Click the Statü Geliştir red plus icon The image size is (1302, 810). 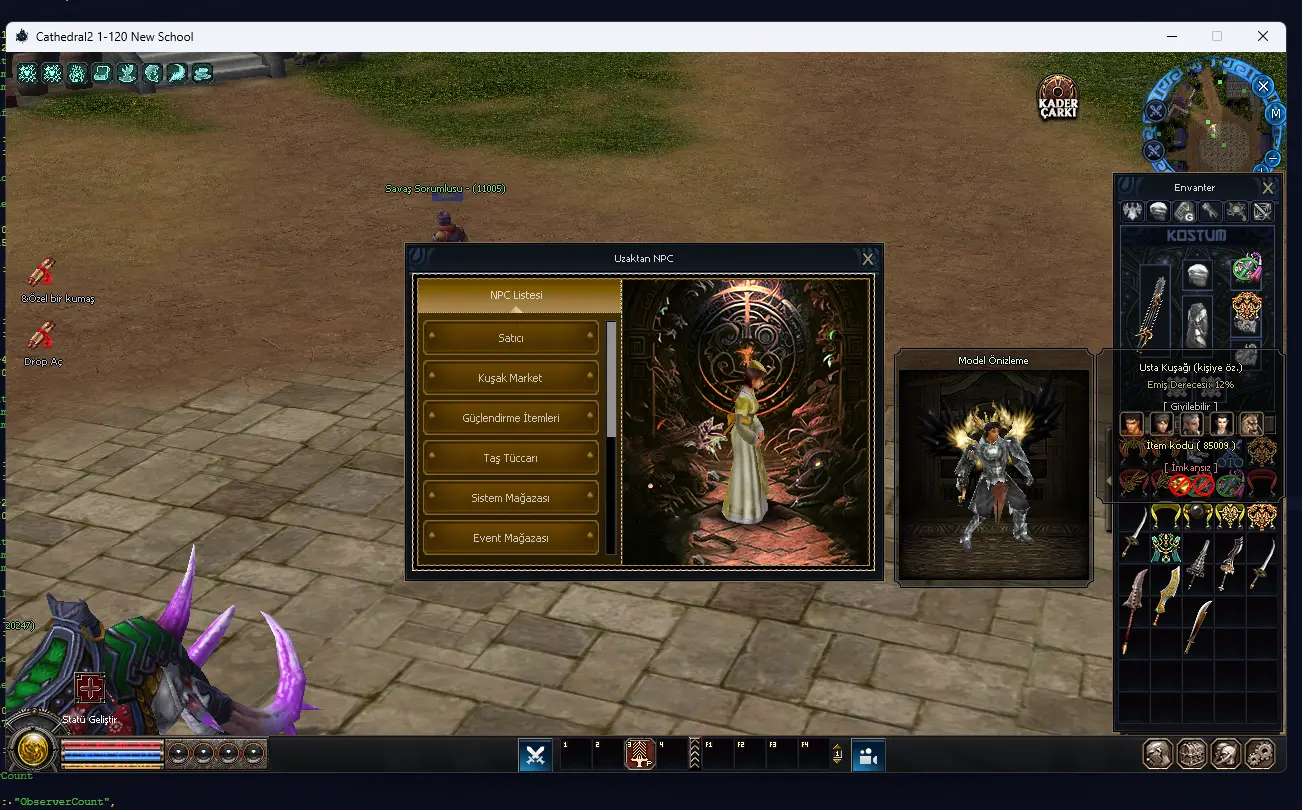tap(90, 688)
